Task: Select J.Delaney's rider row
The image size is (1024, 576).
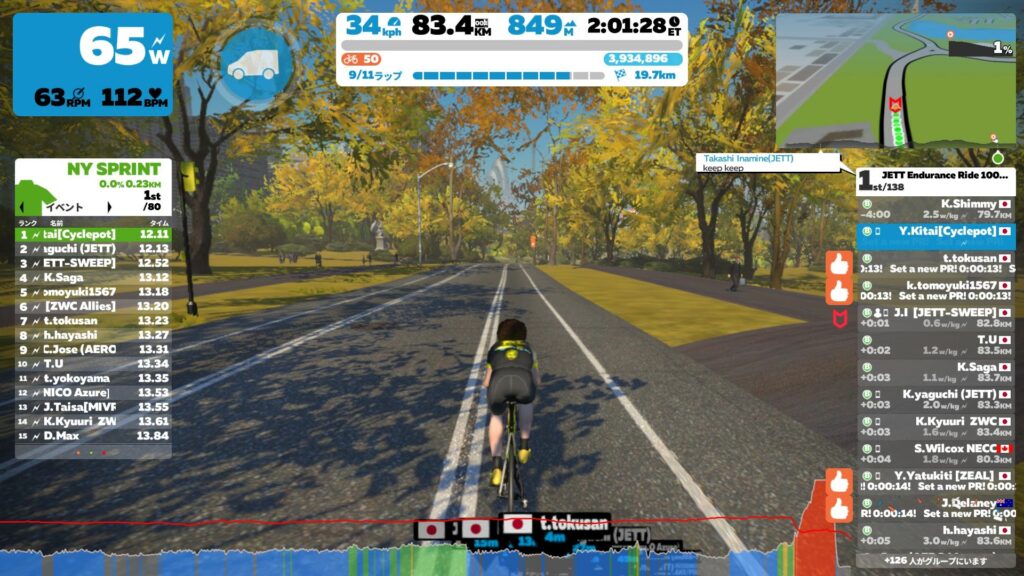Action: (x=935, y=508)
